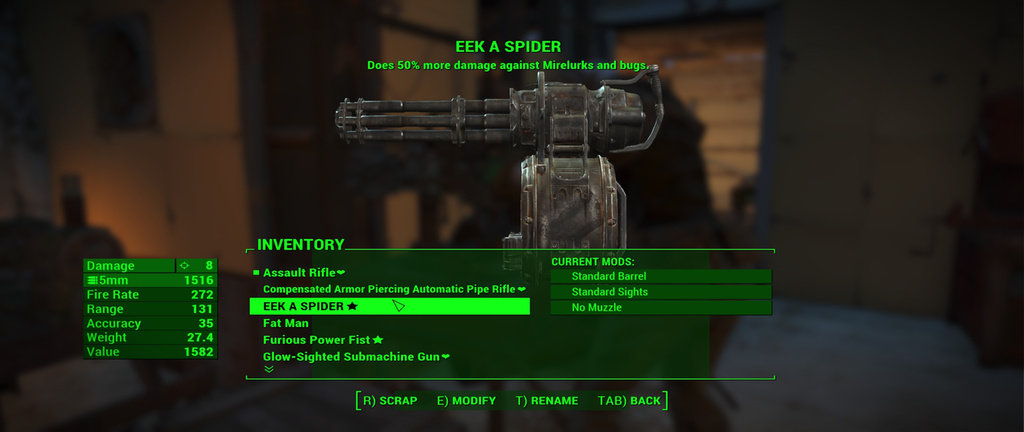Image resolution: width=1024 pixels, height=432 pixels.
Task: Open the Standard Sights mod slot
Action: [661, 292]
